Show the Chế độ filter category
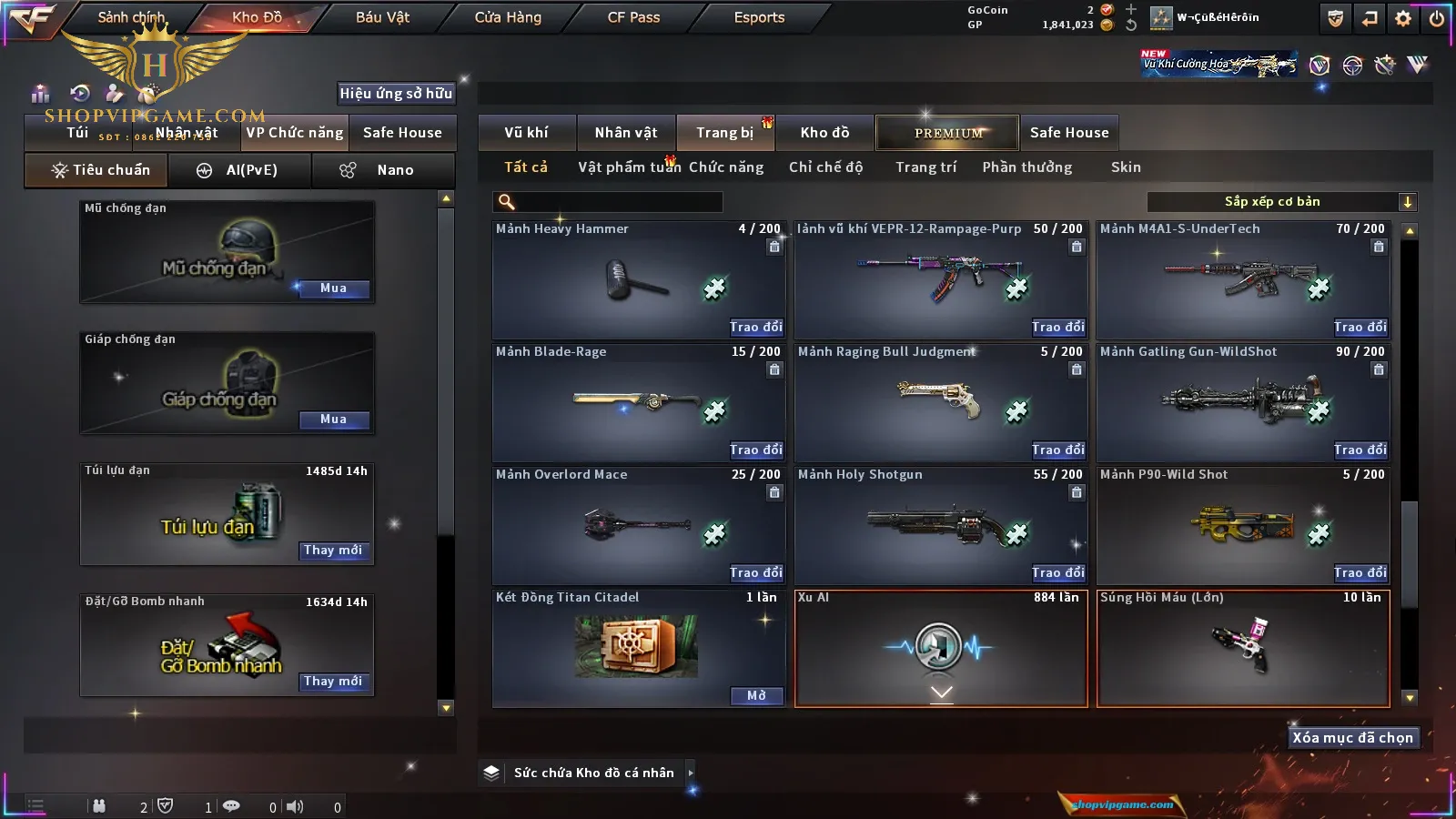This screenshot has height=819, width=1456. (x=825, y=167)
